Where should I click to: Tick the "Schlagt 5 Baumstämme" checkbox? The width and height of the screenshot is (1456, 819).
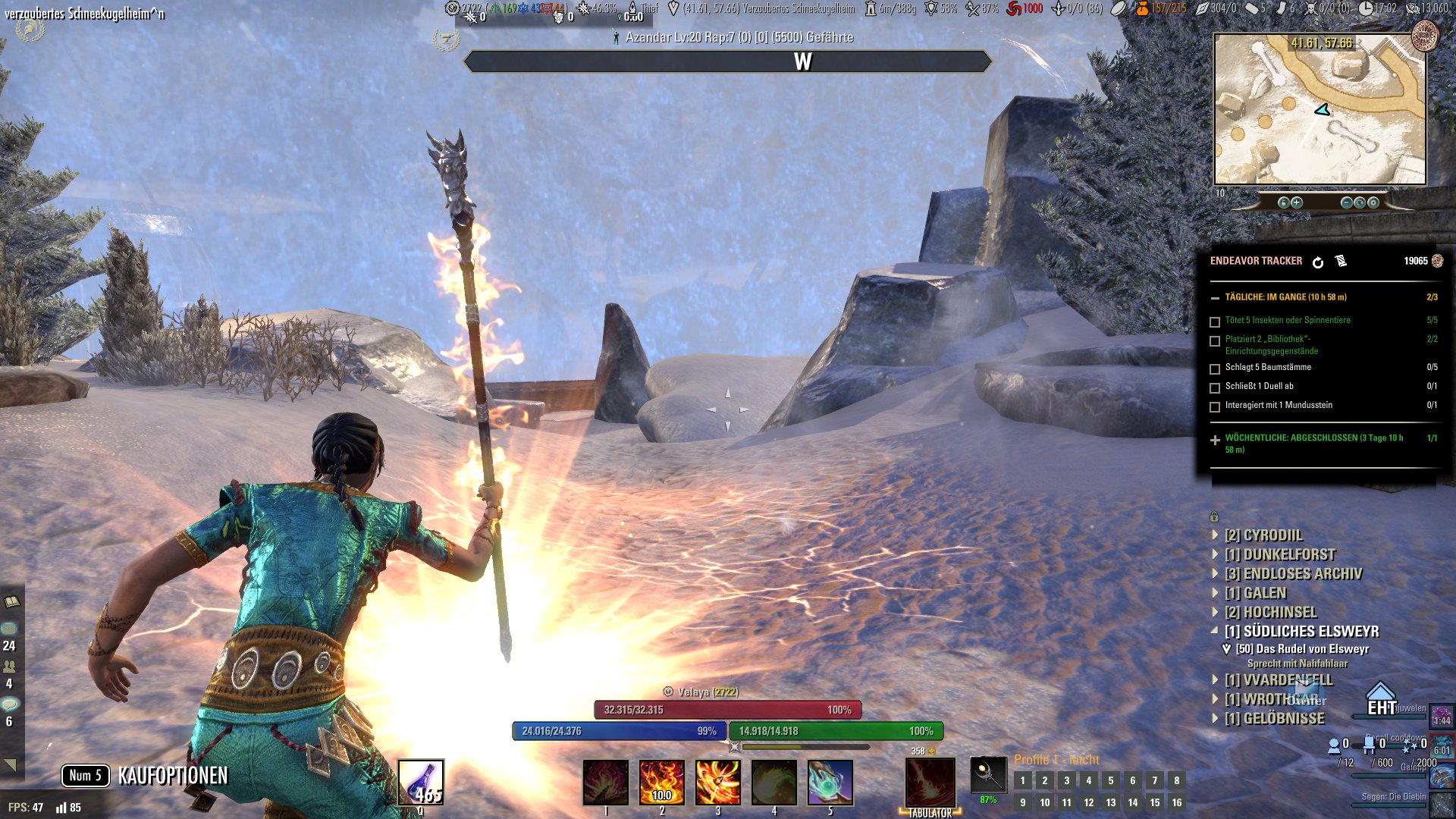point(1215,369)
